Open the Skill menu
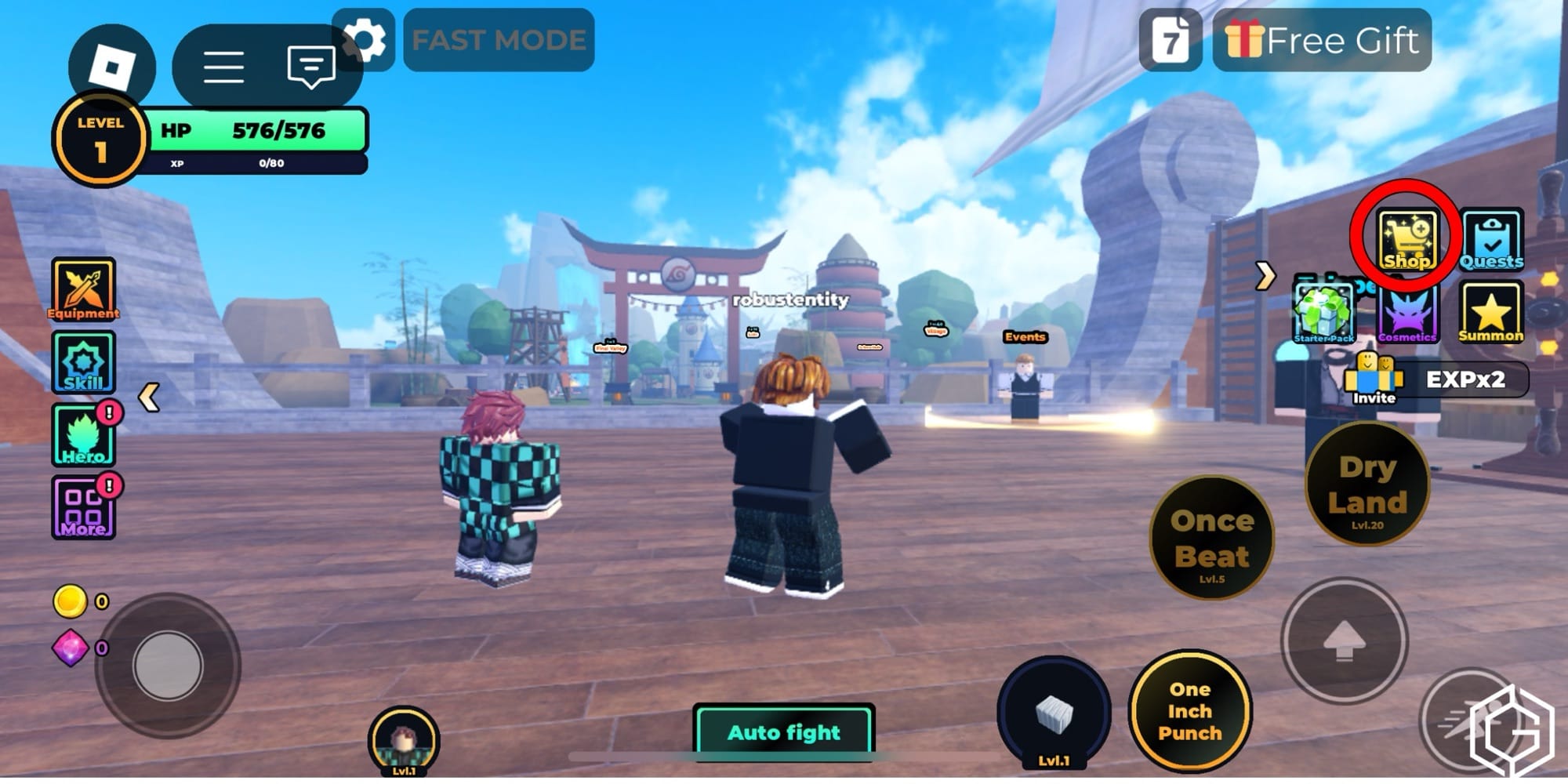Image resolution: width=1568 pixels, height=784 pixels. tap(83, 362)
